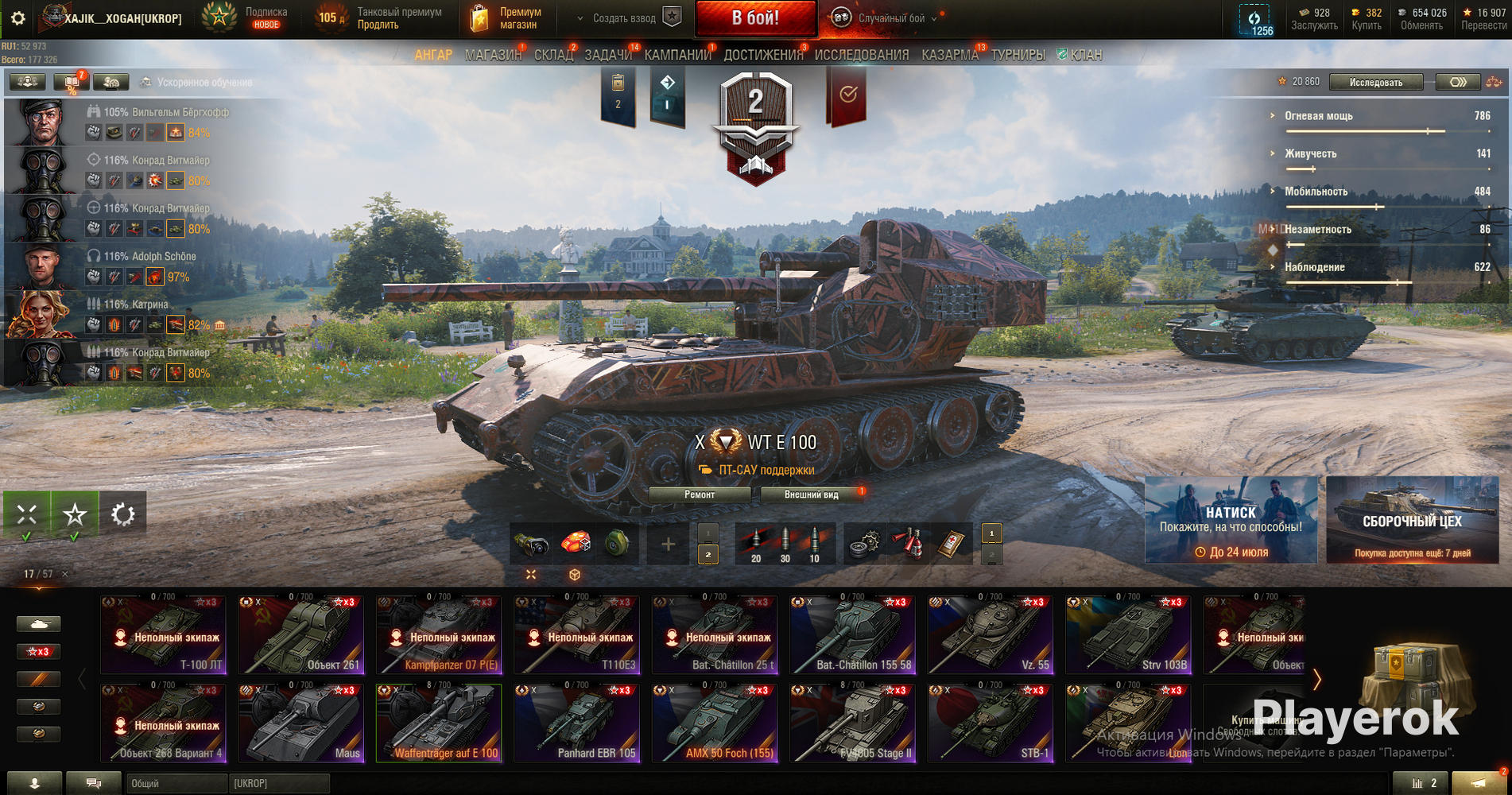Show the КАЗАРМА tab
The width and height of the screenshot is (1512, 795).
(949, 55)
